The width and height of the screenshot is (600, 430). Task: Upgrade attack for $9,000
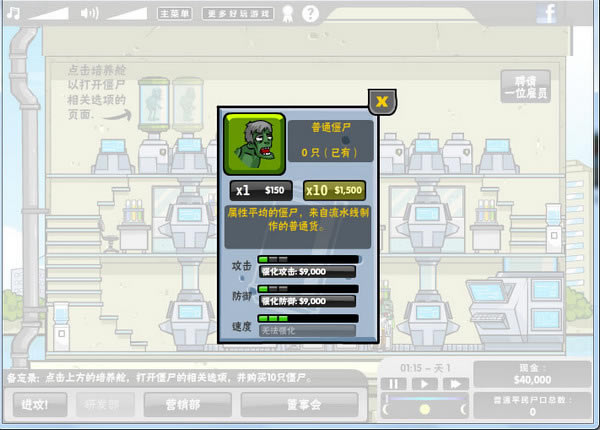tap(309, 270)
